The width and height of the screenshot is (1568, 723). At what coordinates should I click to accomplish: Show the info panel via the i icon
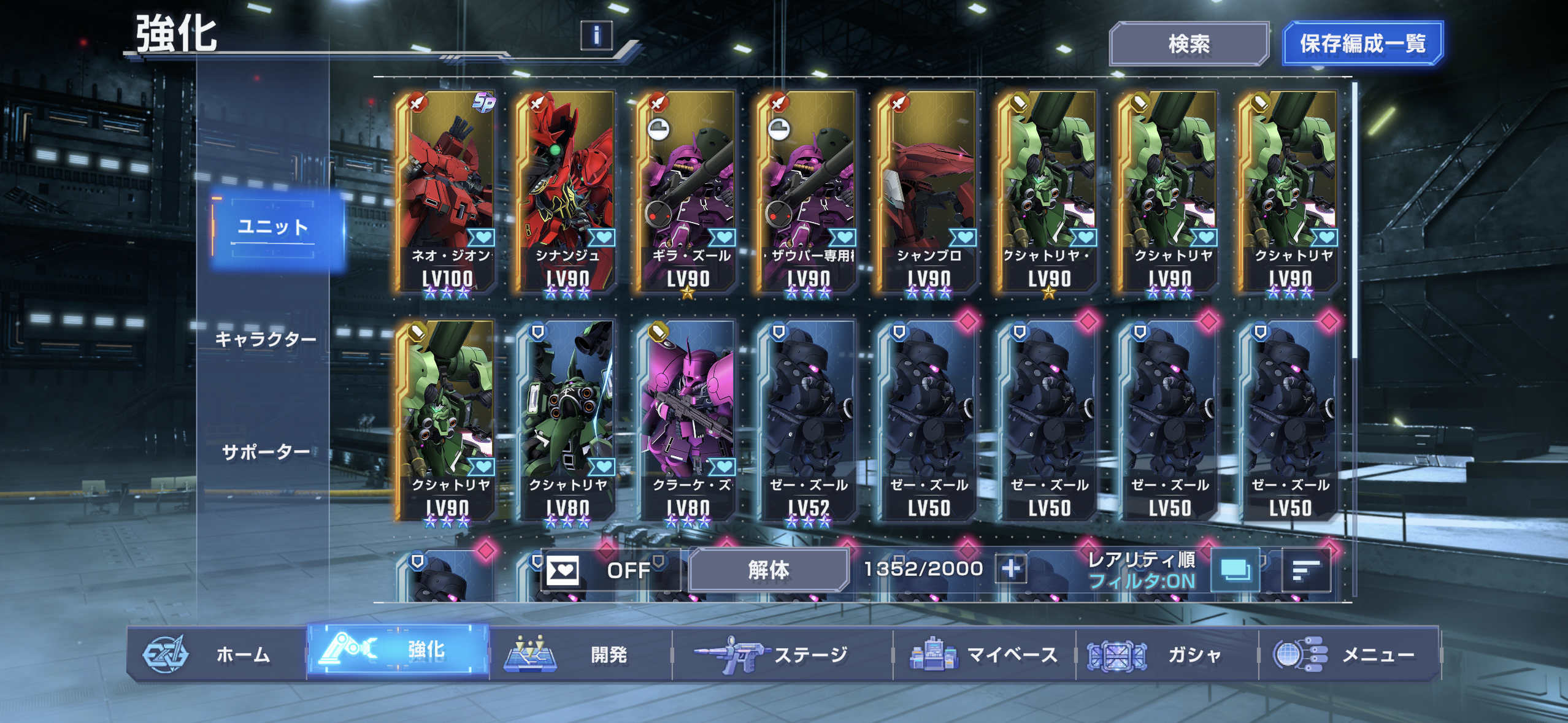596,35
